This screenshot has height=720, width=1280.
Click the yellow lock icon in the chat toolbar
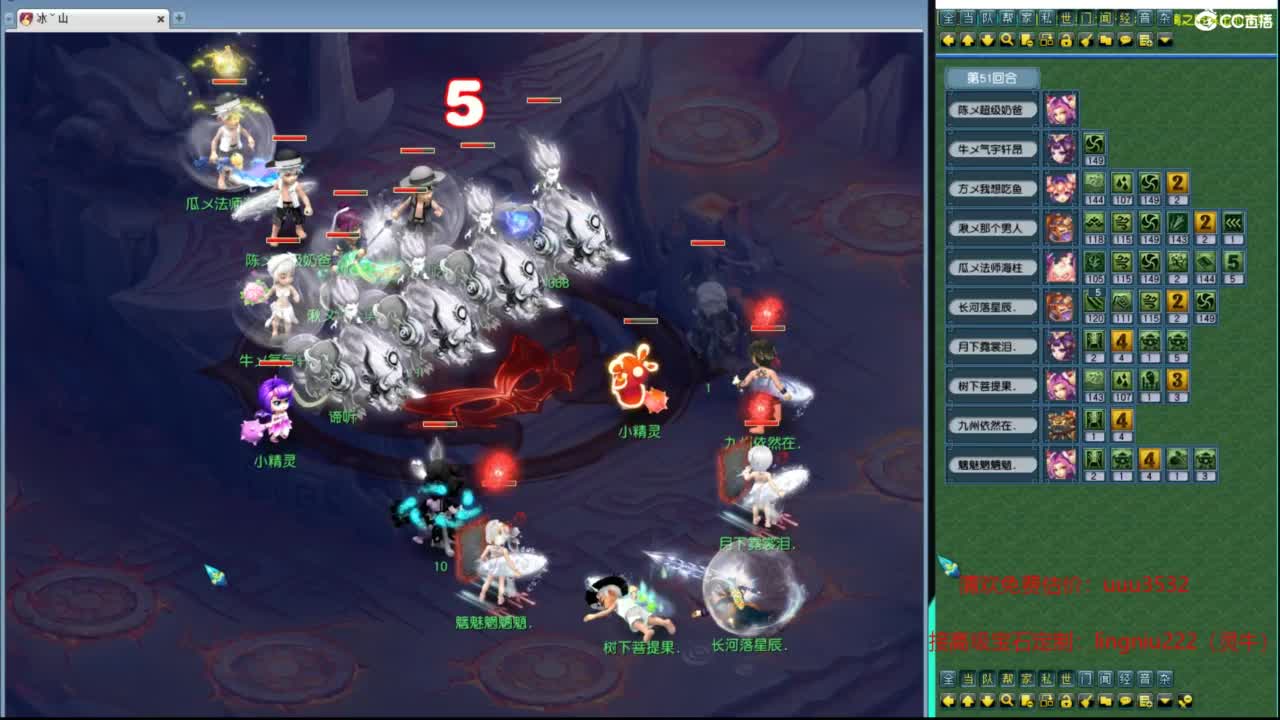point(1068,41)
